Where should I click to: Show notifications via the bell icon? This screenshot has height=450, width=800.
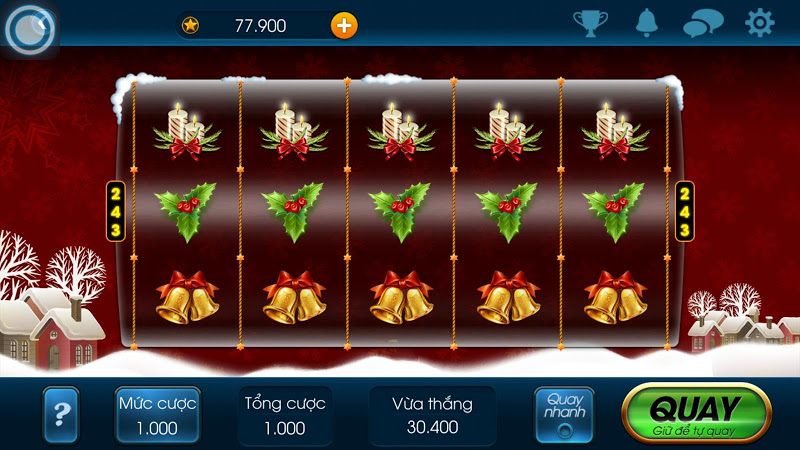[647, 23]
